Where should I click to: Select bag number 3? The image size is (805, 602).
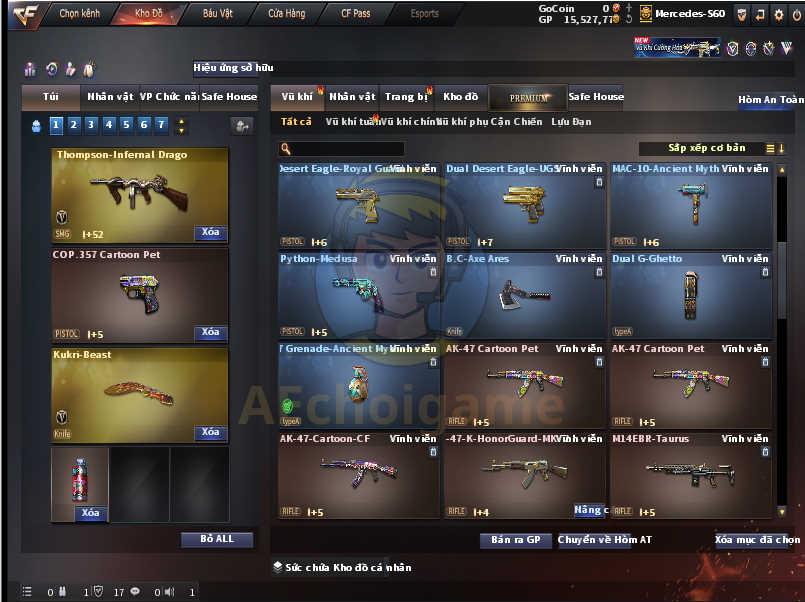[x=91, y=125]
